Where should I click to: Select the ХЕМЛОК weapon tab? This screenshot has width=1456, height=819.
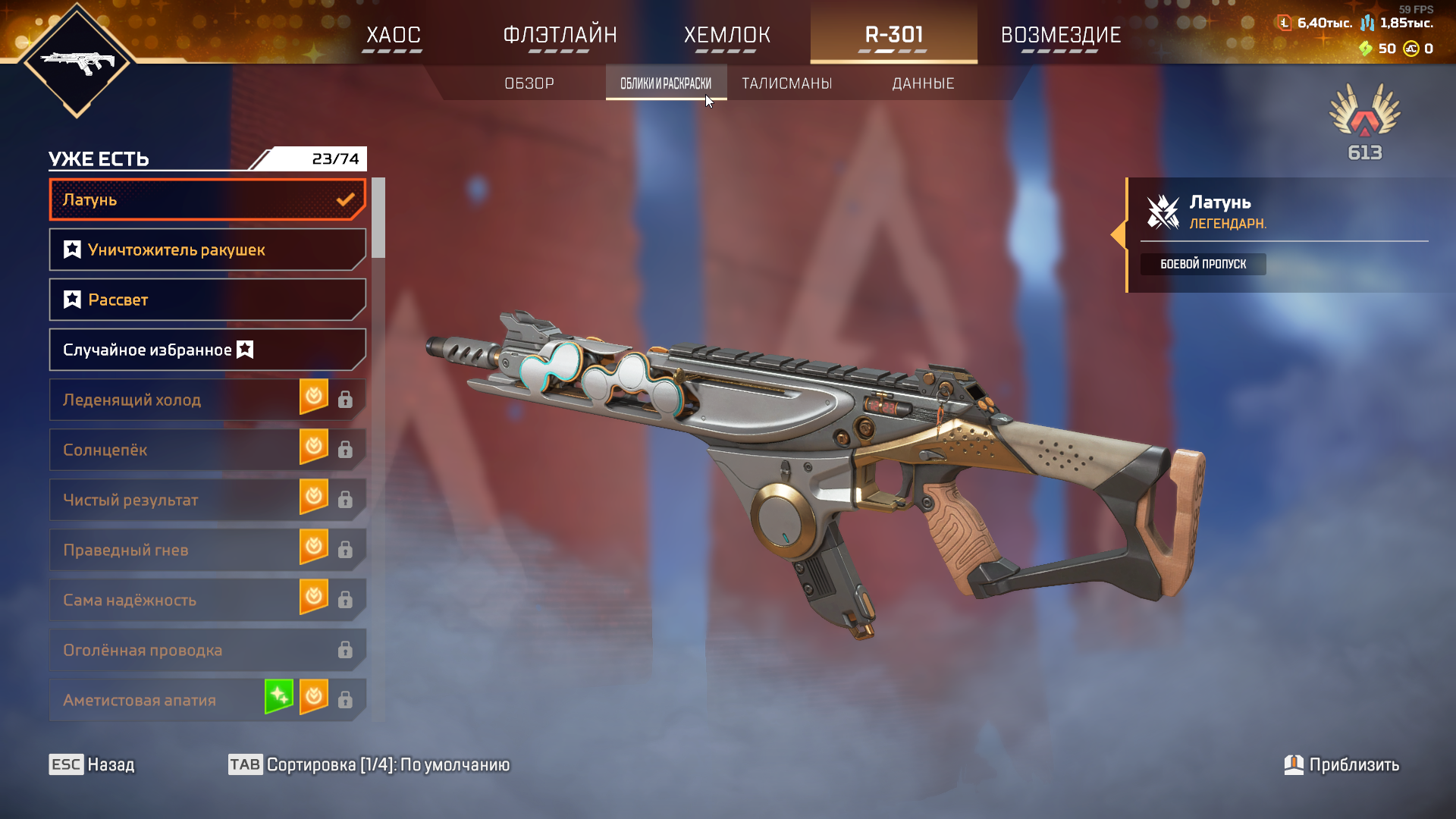(726, 35)
